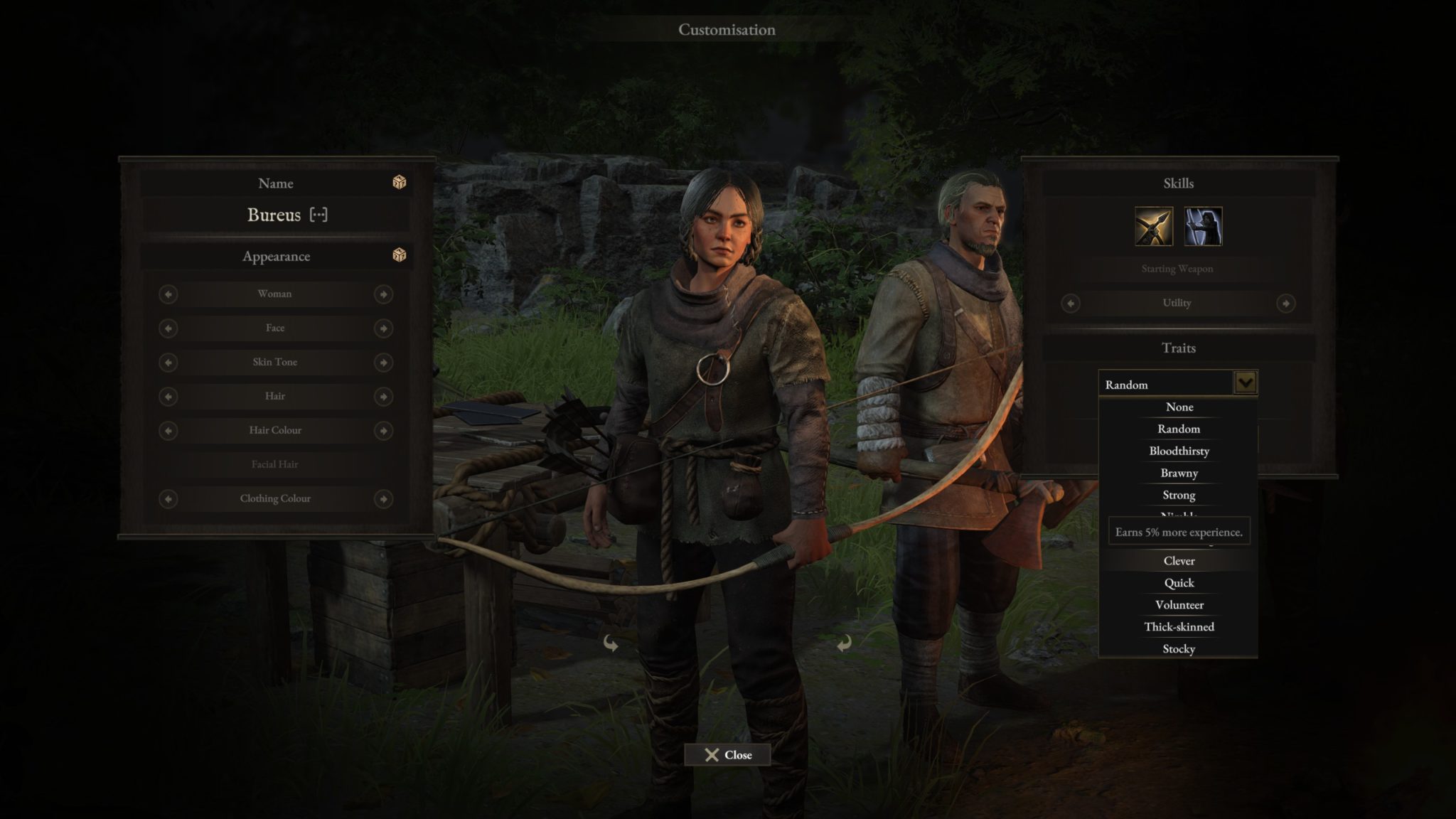Image resolution: width=1456 pixels, height=819 pixels.
Task: Choose the Thick-skinned trait
Action: tap(1179, 627)
